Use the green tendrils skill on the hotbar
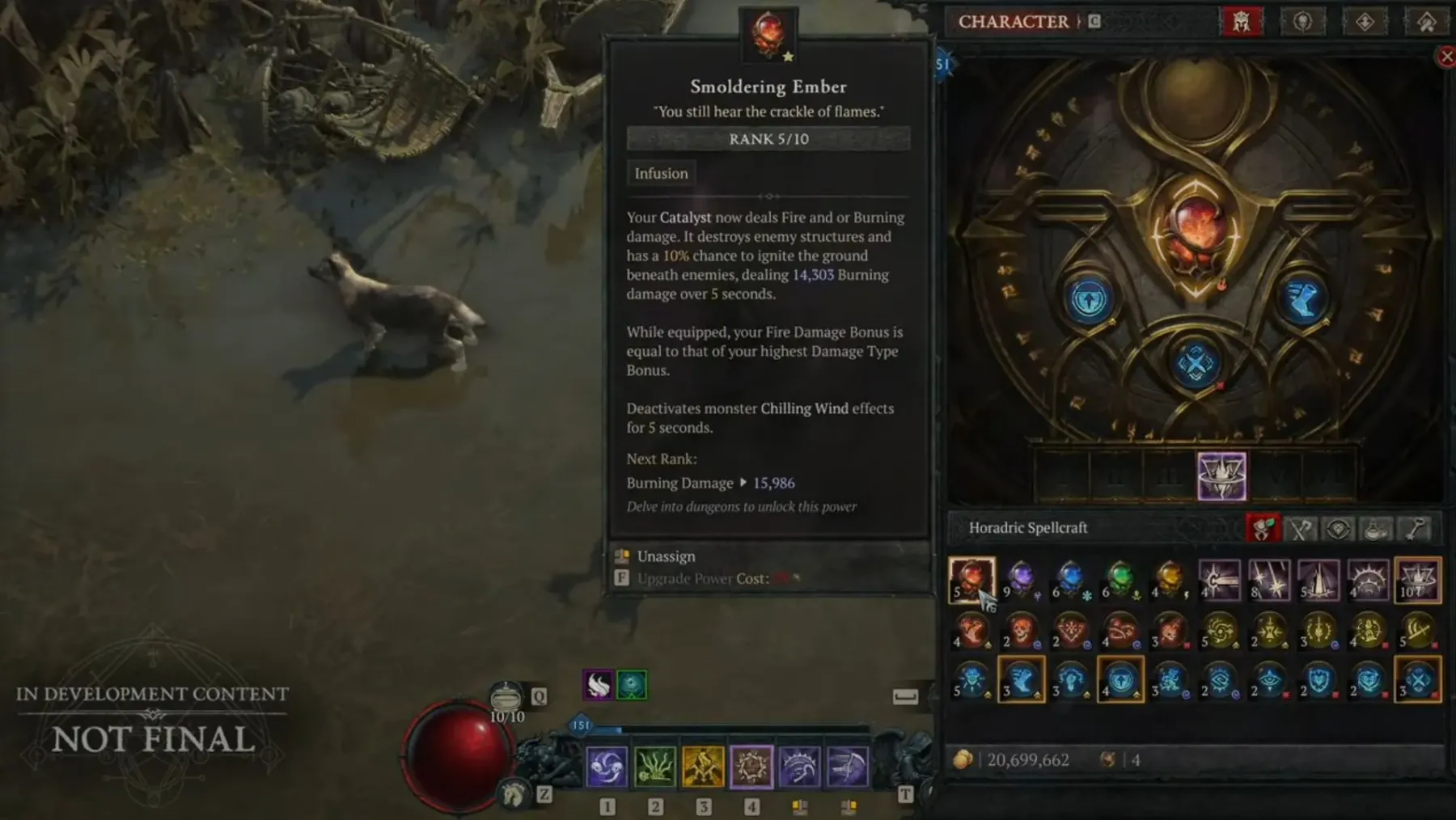This screenshot has width=1456, height=820. tap(654, 767)
